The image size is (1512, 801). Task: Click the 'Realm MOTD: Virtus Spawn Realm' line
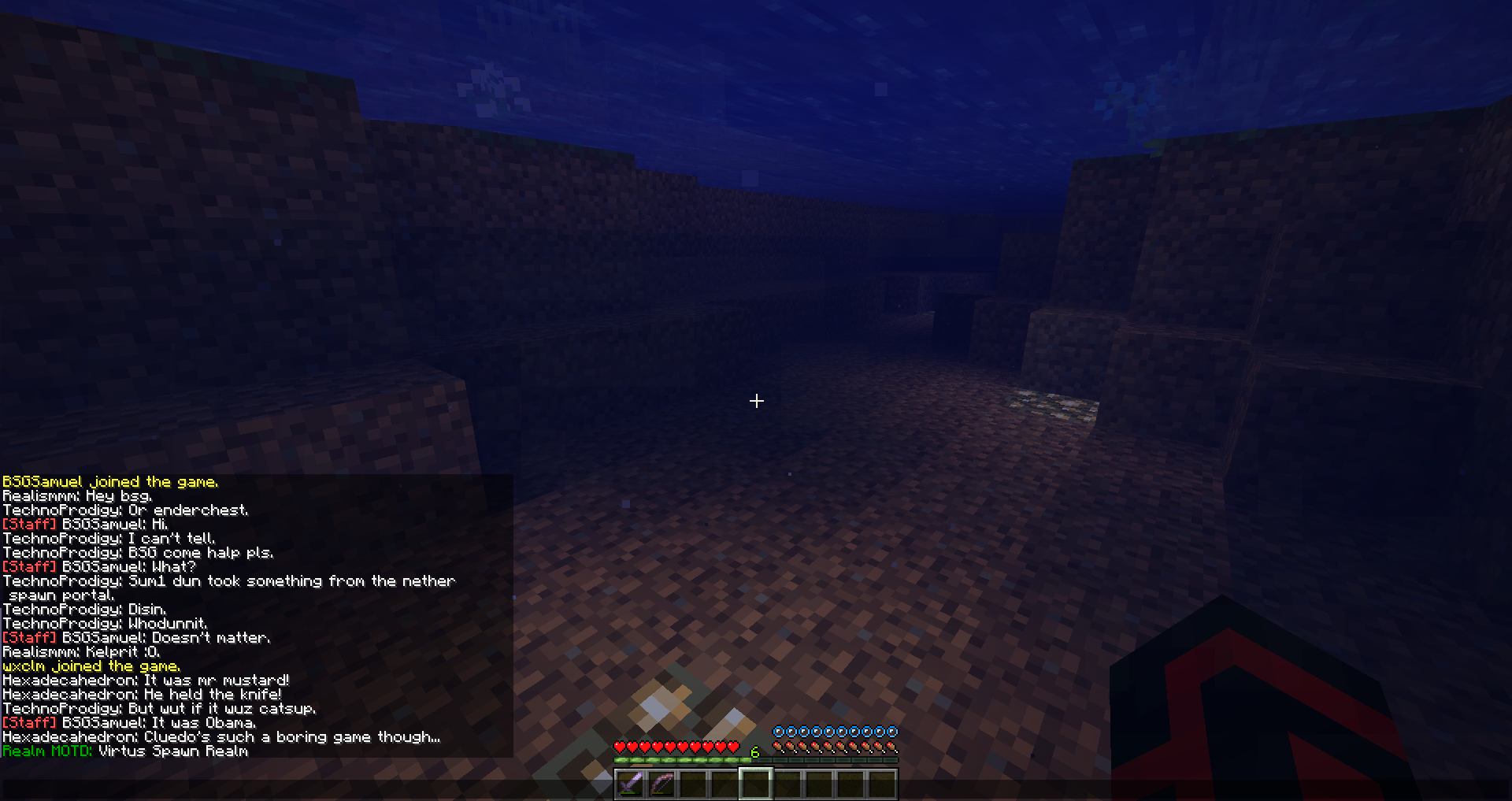[126, 751]
